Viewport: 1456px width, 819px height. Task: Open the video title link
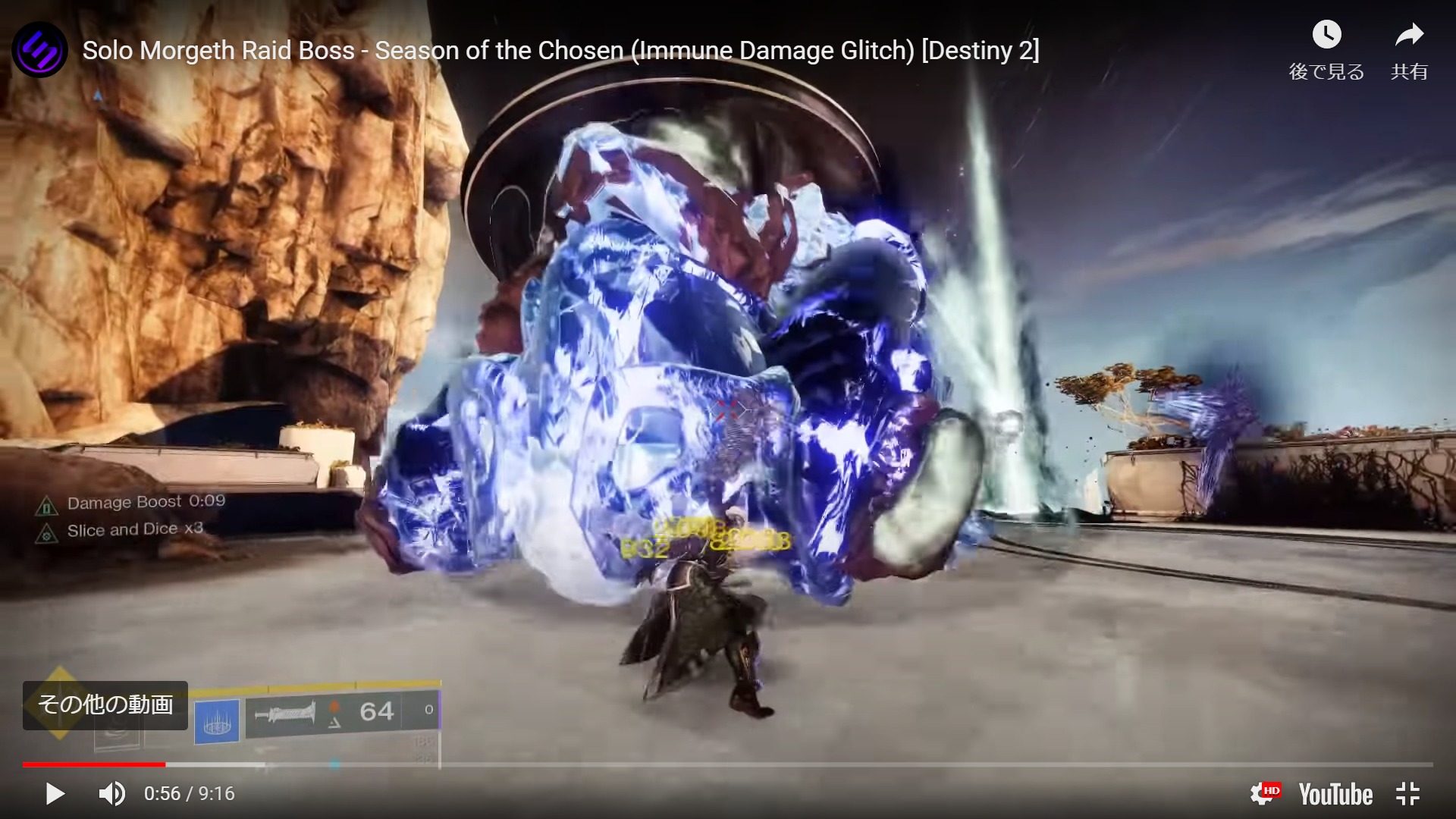coord(561,50)
